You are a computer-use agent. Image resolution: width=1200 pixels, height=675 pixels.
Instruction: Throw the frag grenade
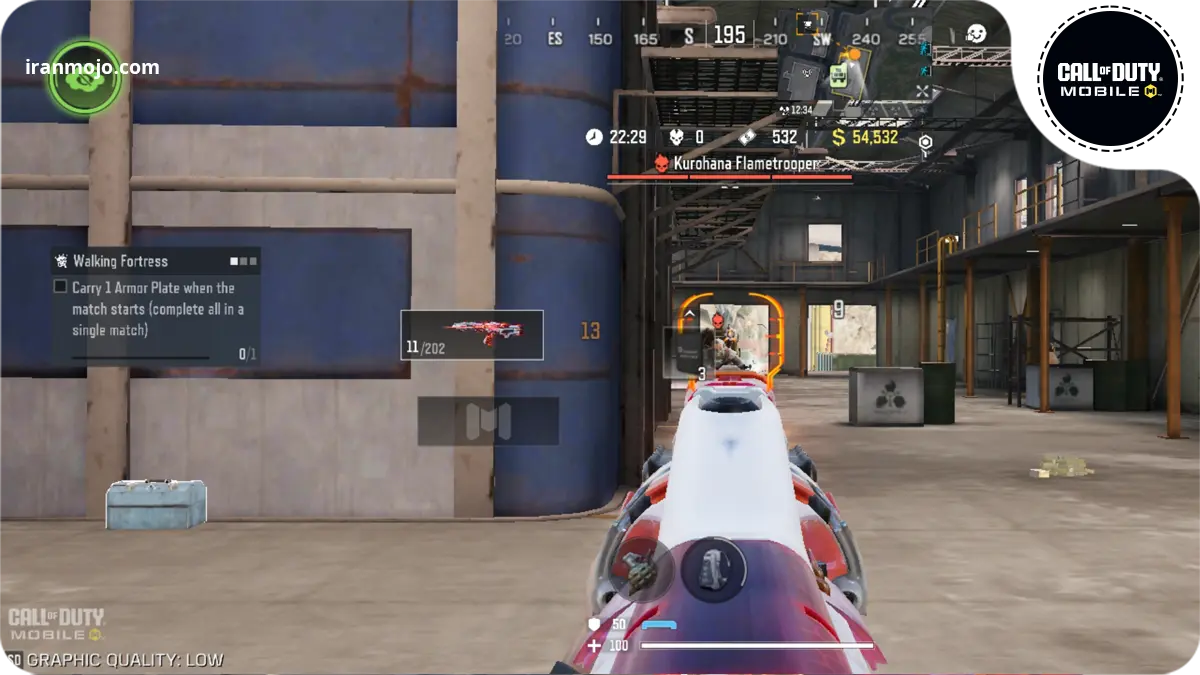point(638,570)
